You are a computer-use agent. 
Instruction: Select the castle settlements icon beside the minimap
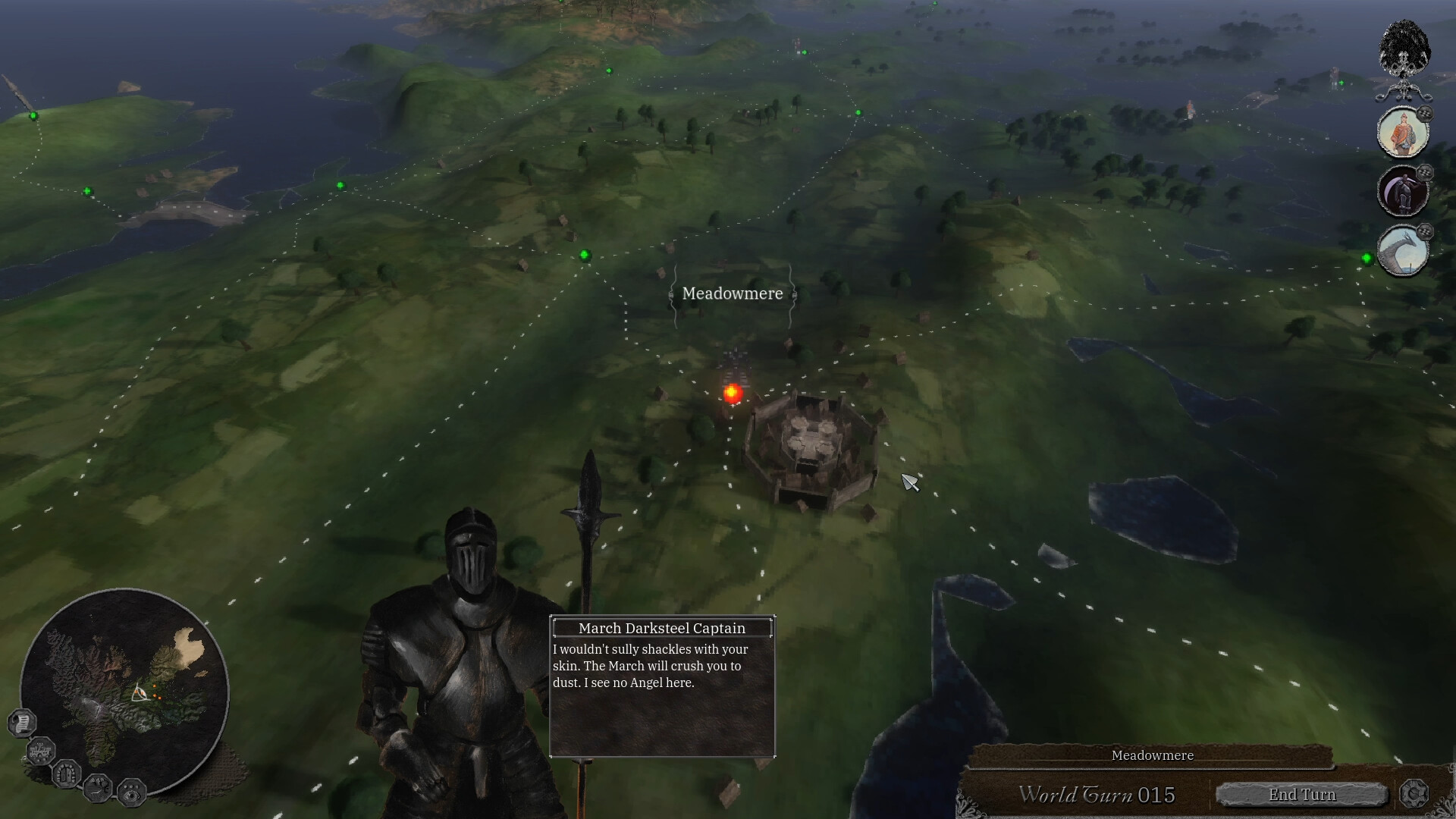coord(41,752)
